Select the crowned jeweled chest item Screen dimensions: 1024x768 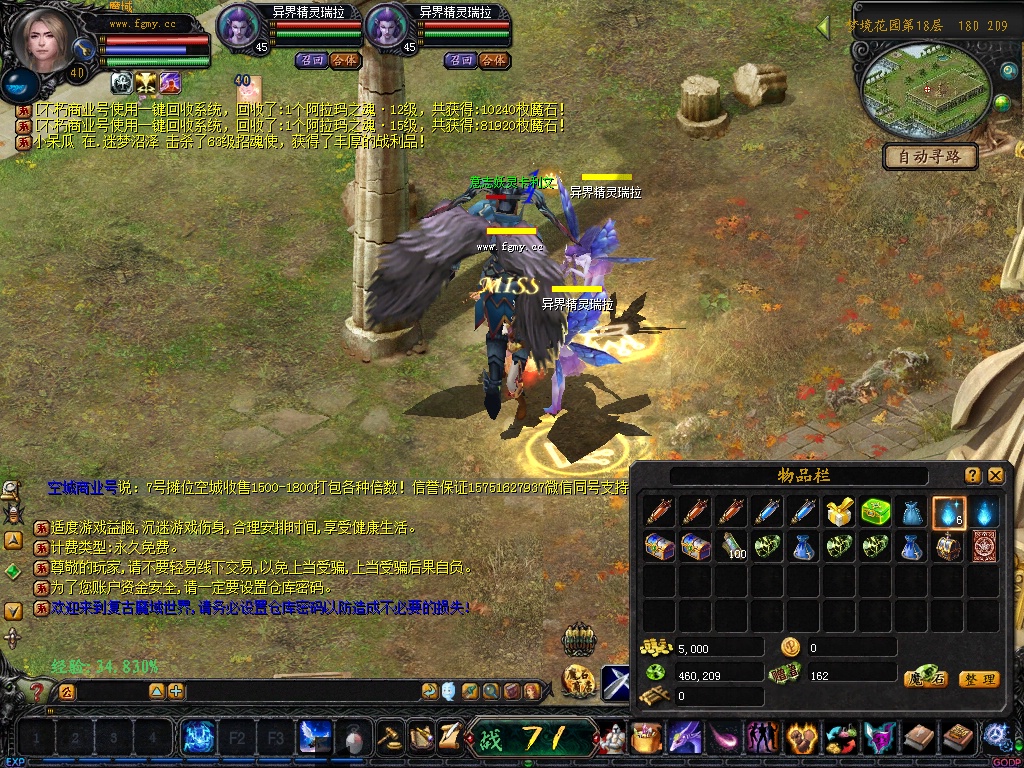point(949,547)
